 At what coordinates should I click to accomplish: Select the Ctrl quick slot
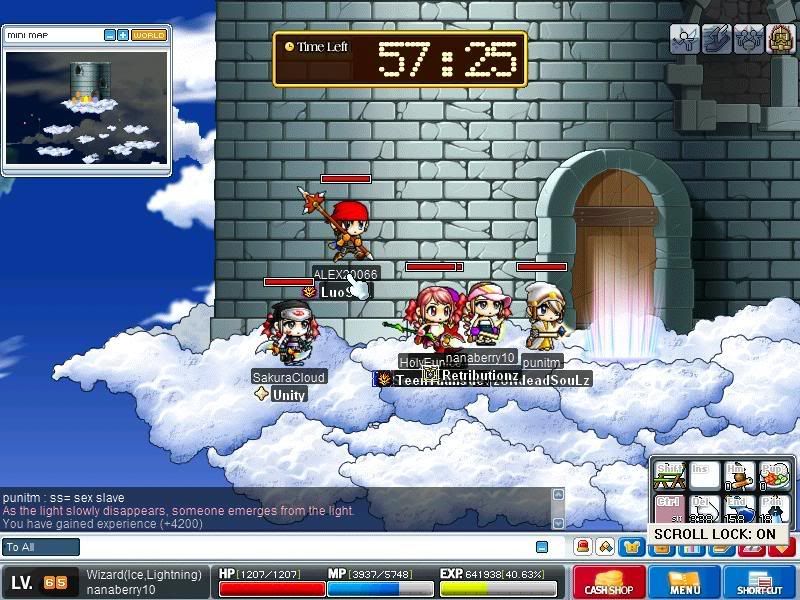click(669, 507)
